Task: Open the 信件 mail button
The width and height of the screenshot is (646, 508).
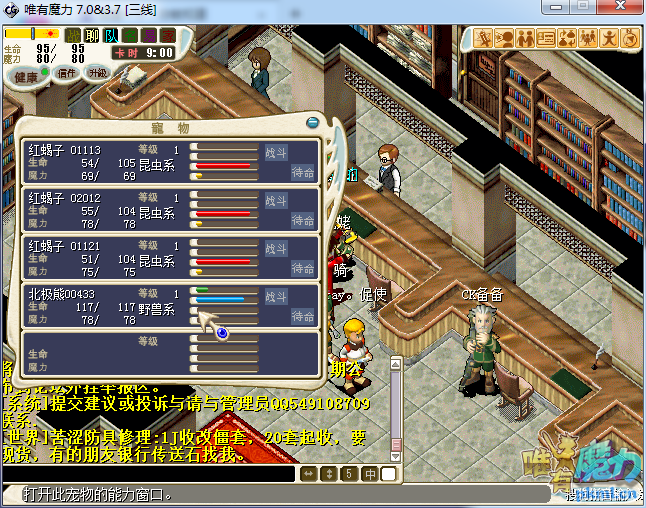Action: point(67,73)
